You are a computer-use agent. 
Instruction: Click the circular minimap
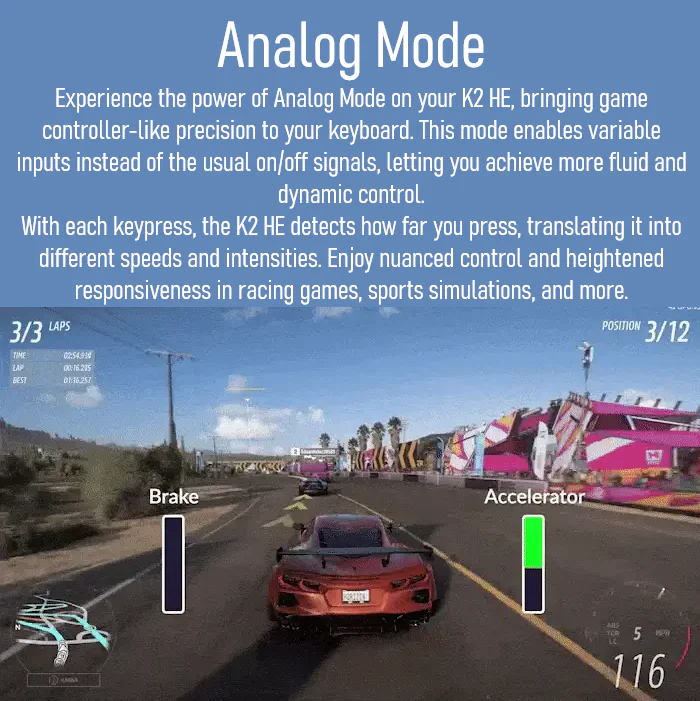pyautogui.click(x=60, y=636)
